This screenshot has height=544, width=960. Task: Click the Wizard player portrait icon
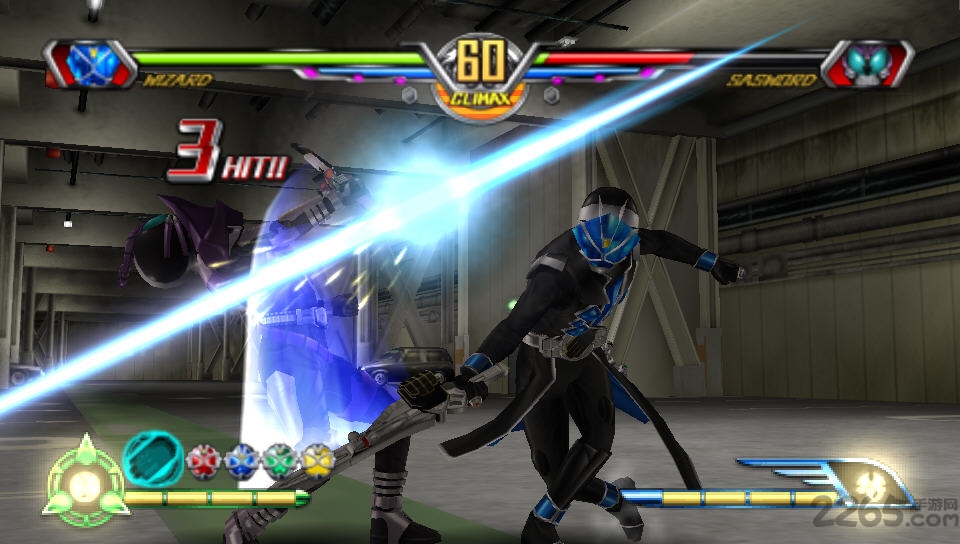click(88, 62)
